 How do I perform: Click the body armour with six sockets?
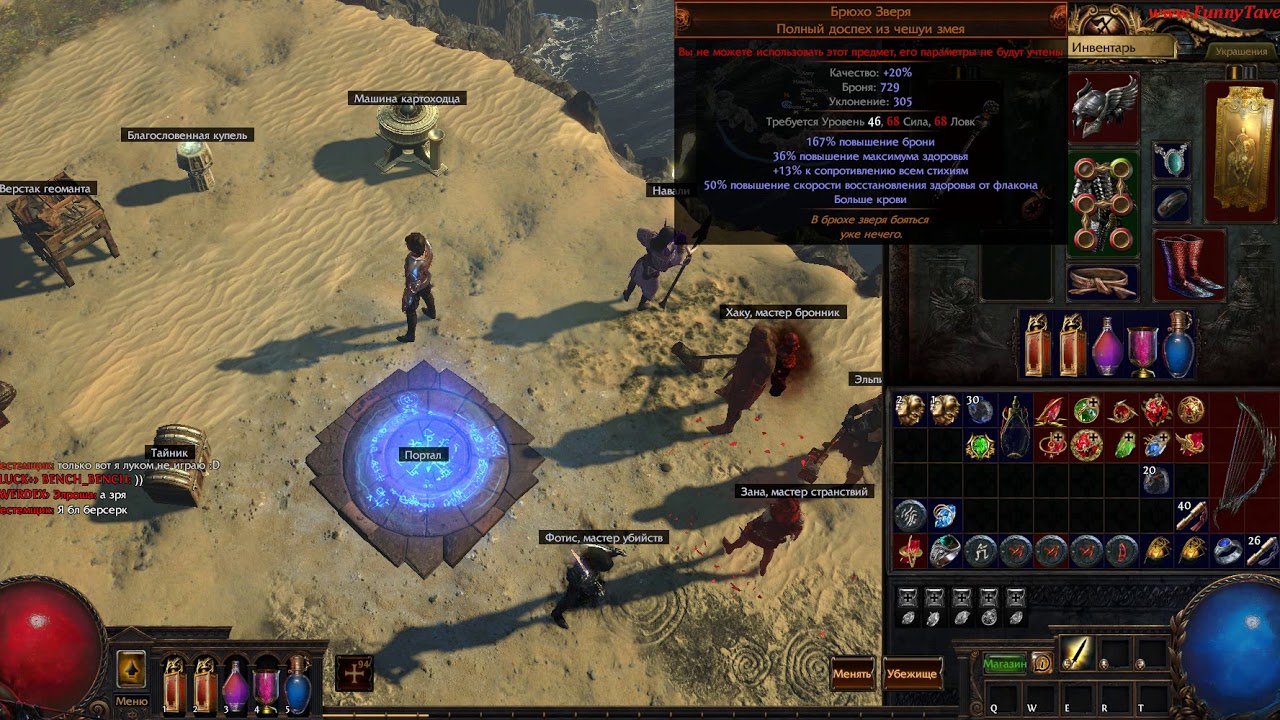pos(1103,204)
